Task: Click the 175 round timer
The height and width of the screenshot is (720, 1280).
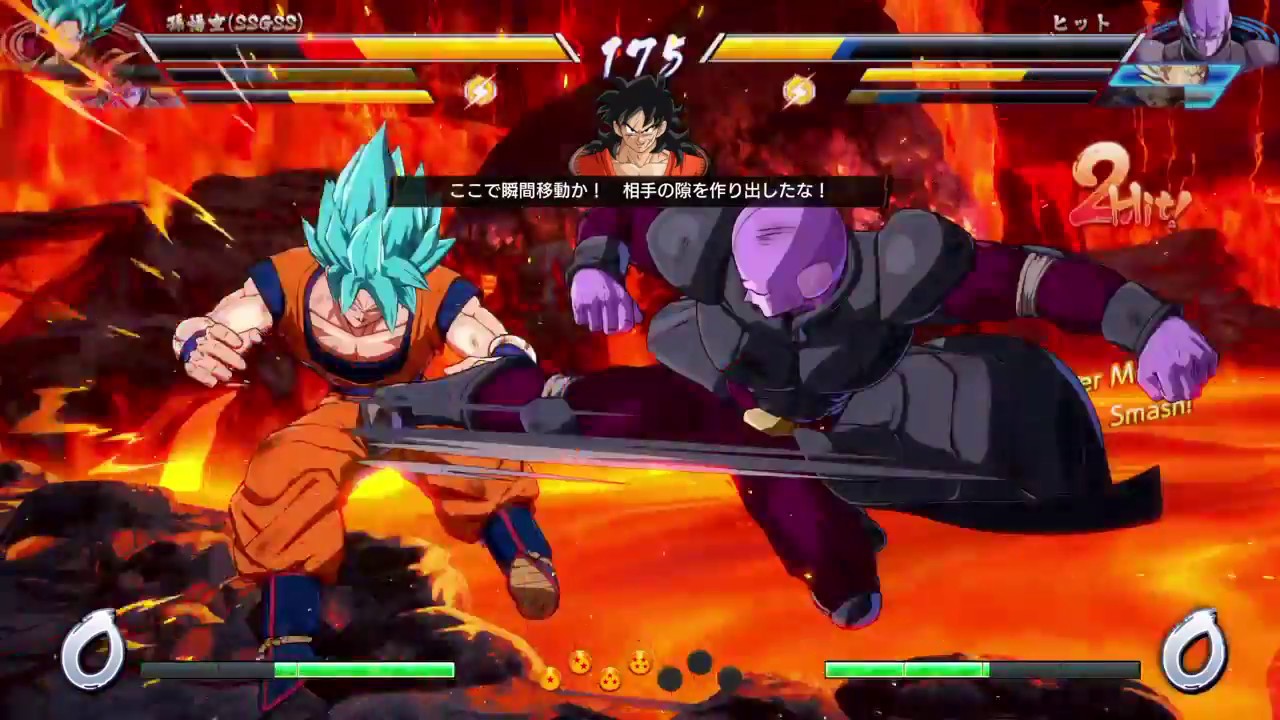Action: [639, 50]
